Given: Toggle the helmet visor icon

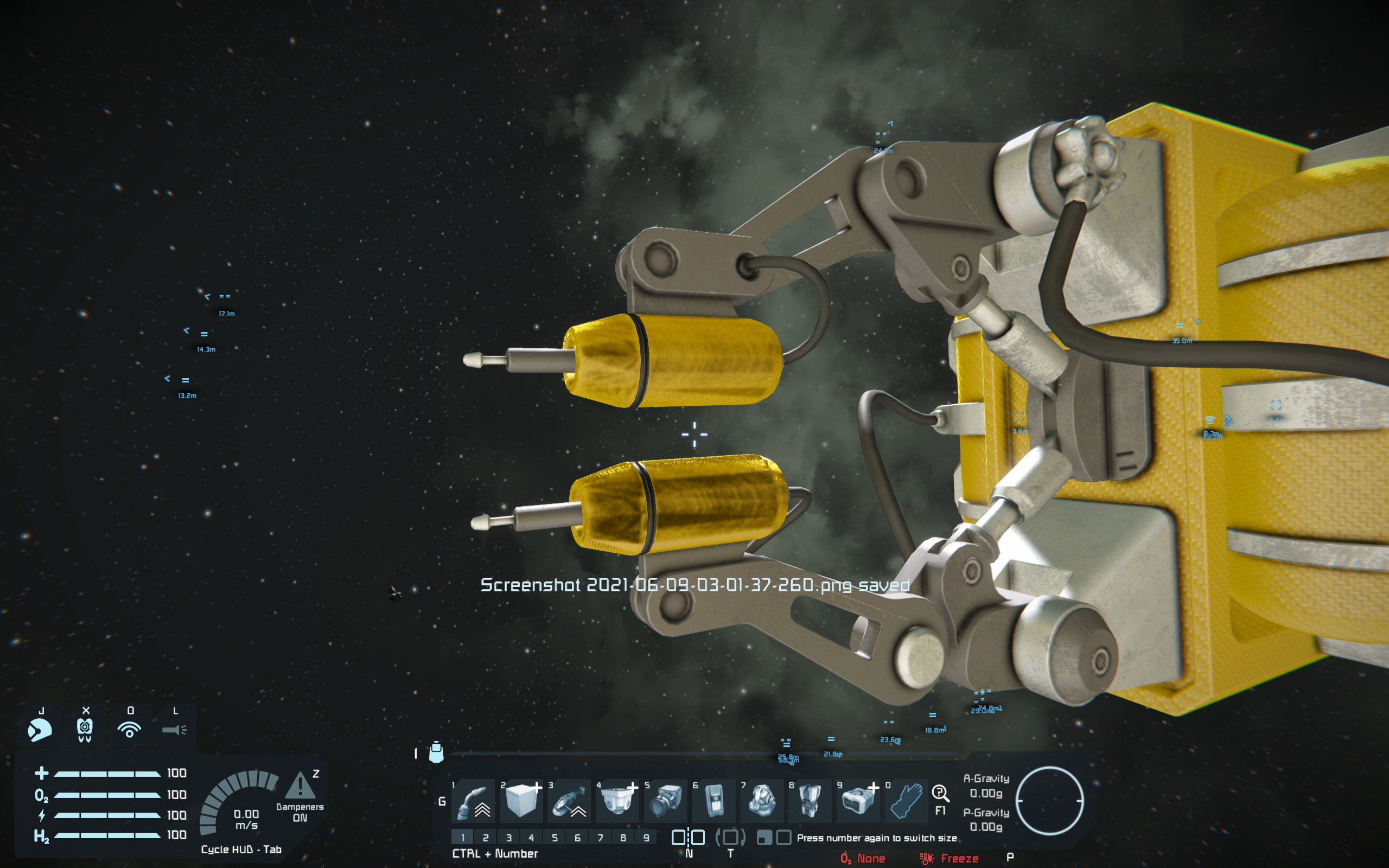Looking at the screenshot, I should pyautogui.click(x=40, y=730).
